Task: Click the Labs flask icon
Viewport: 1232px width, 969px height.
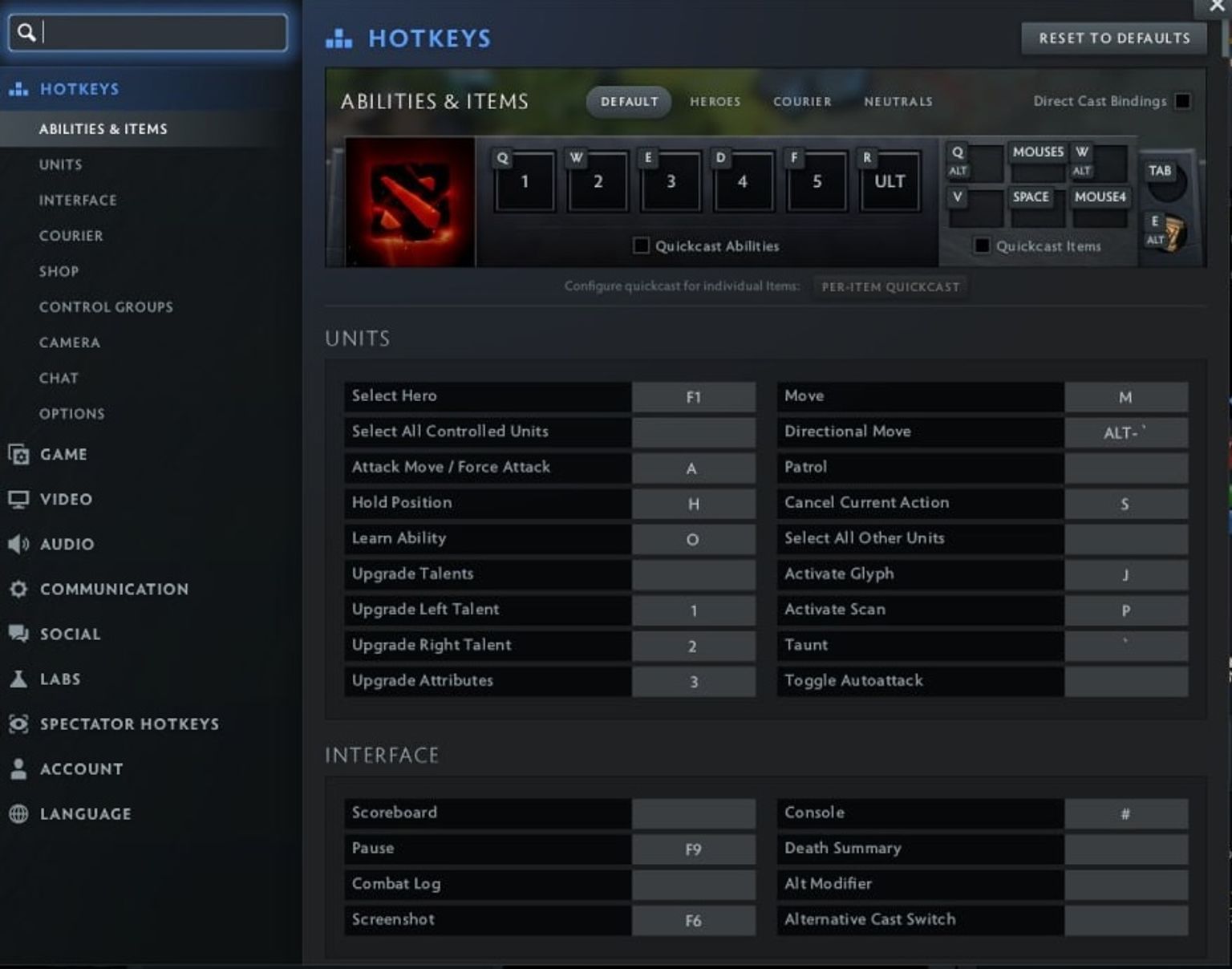Action: tap(18, 679)
